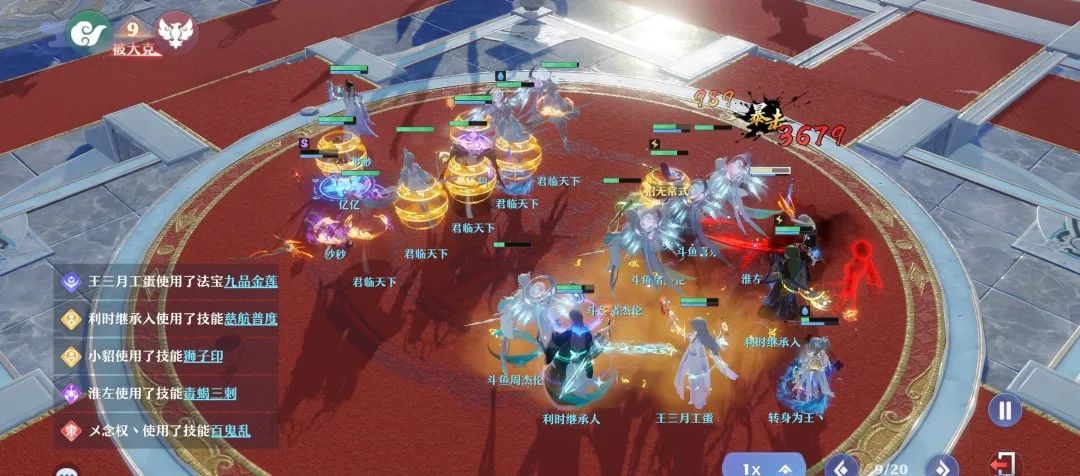Image resolution: width=1080 pixels, height=476 pixels.
Task: Open the chat bubble icon
Action: 68,472
